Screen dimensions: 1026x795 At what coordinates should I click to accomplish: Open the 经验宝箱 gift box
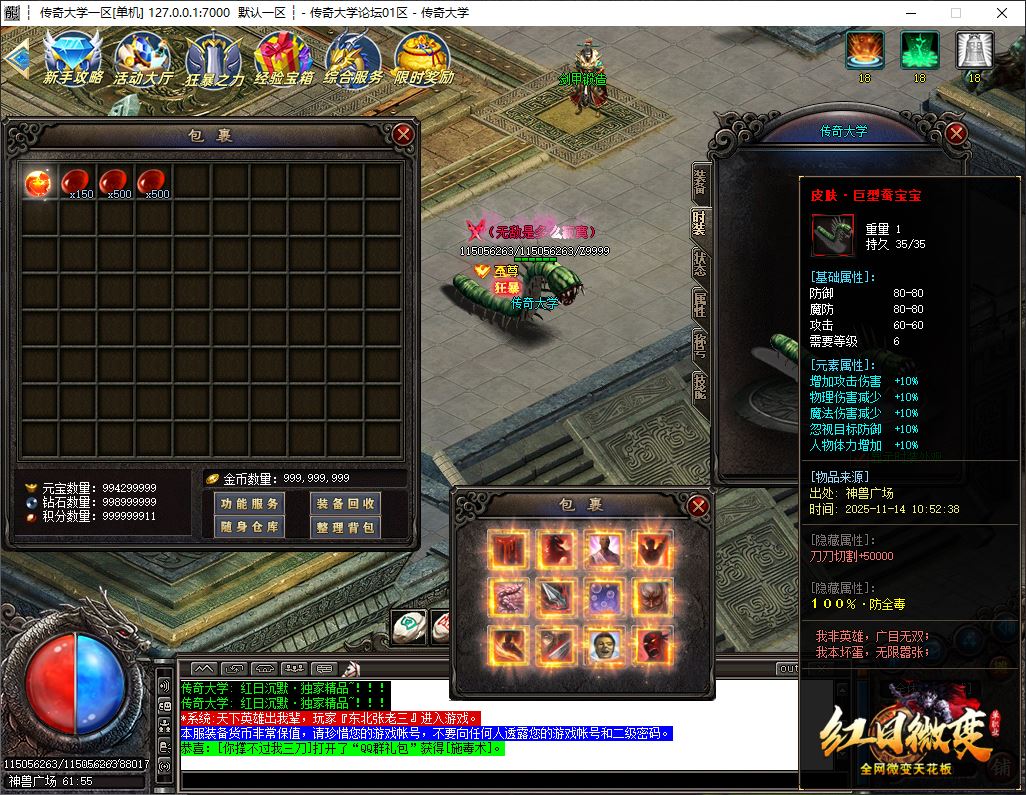(284, 58)
